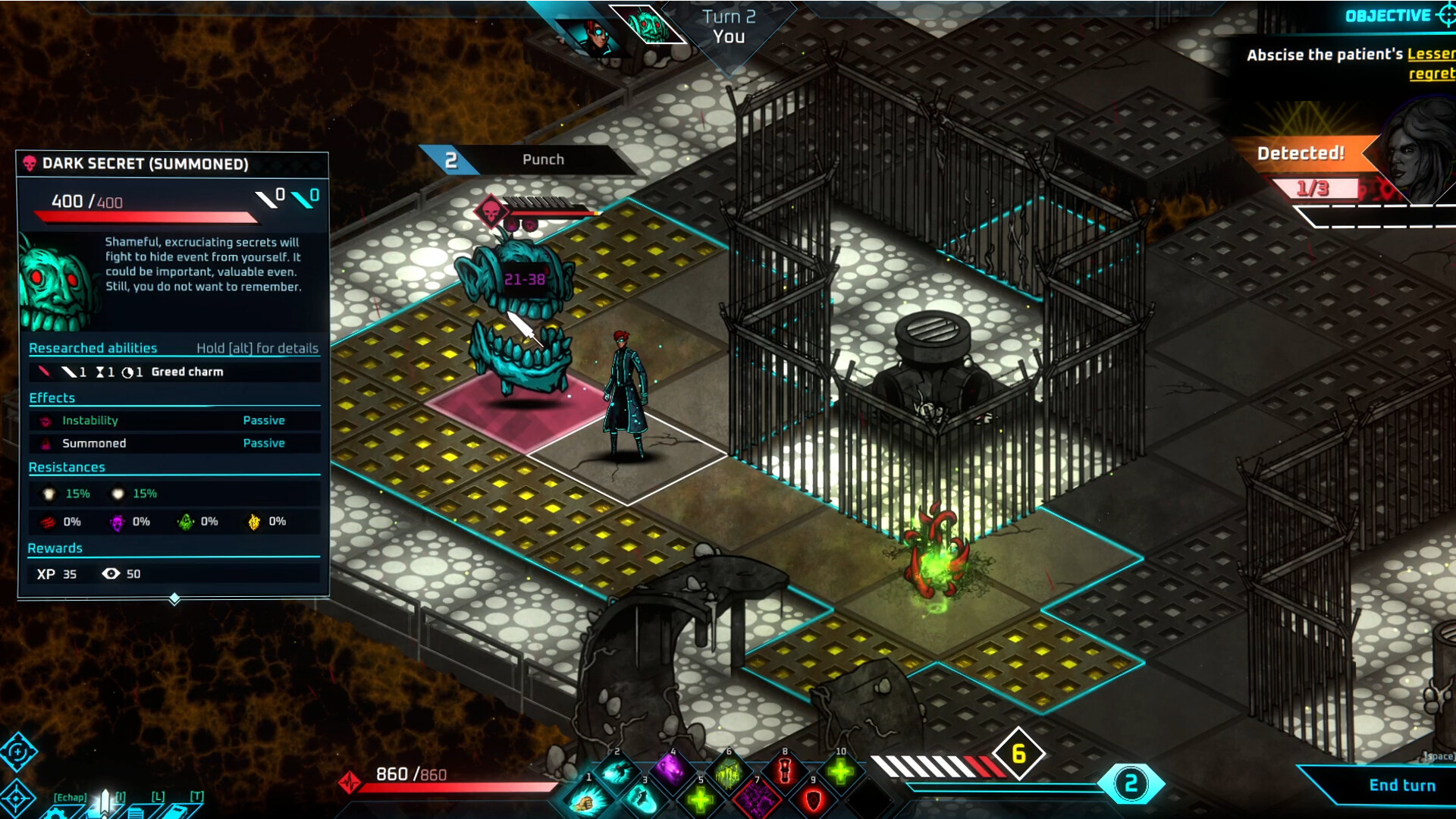Viewport: 1456px width, 819px height.
Task: End the current turn
Action: pos(1401,786)
